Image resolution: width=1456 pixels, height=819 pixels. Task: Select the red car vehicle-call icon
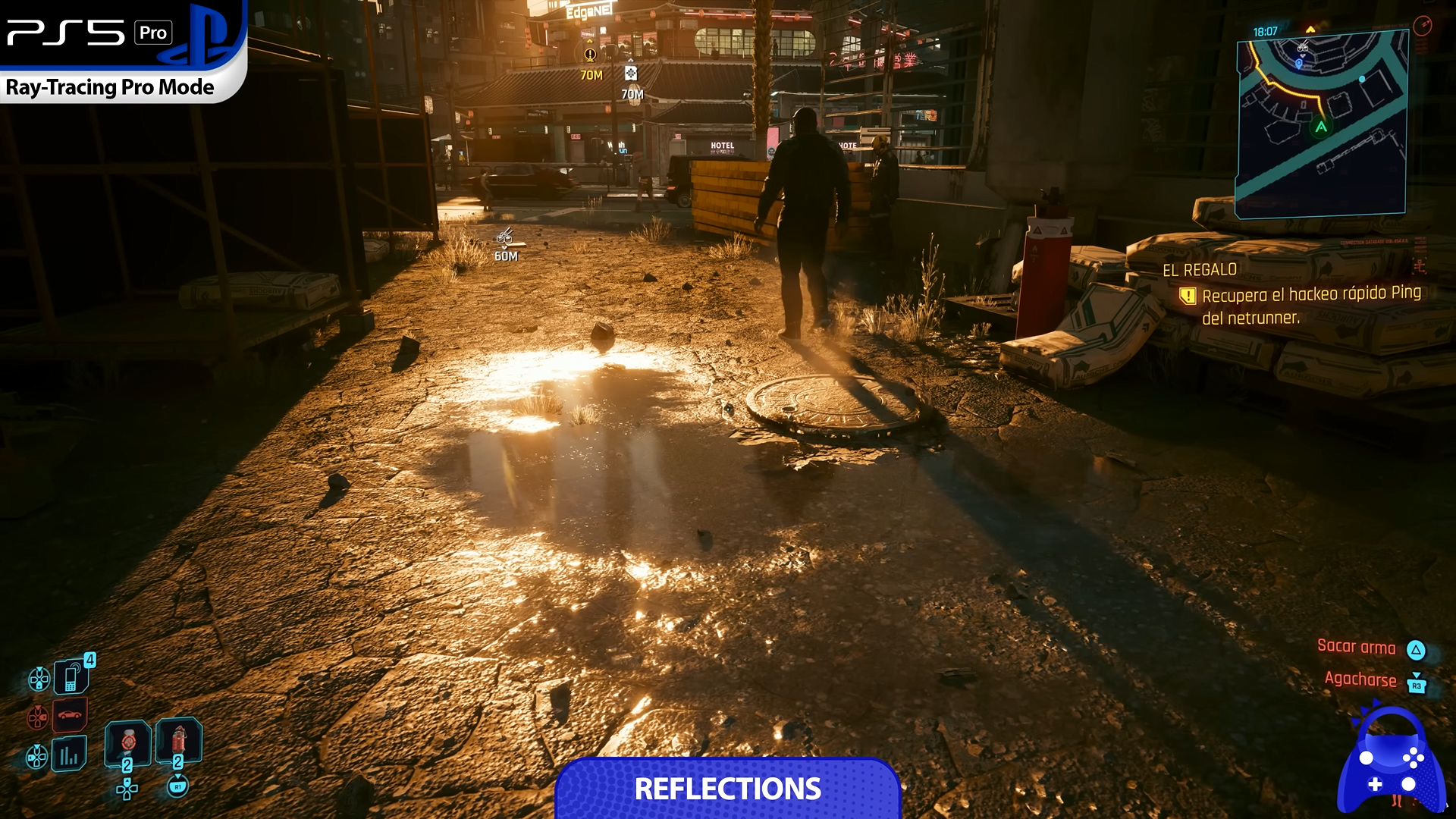[x=70, y=714]
